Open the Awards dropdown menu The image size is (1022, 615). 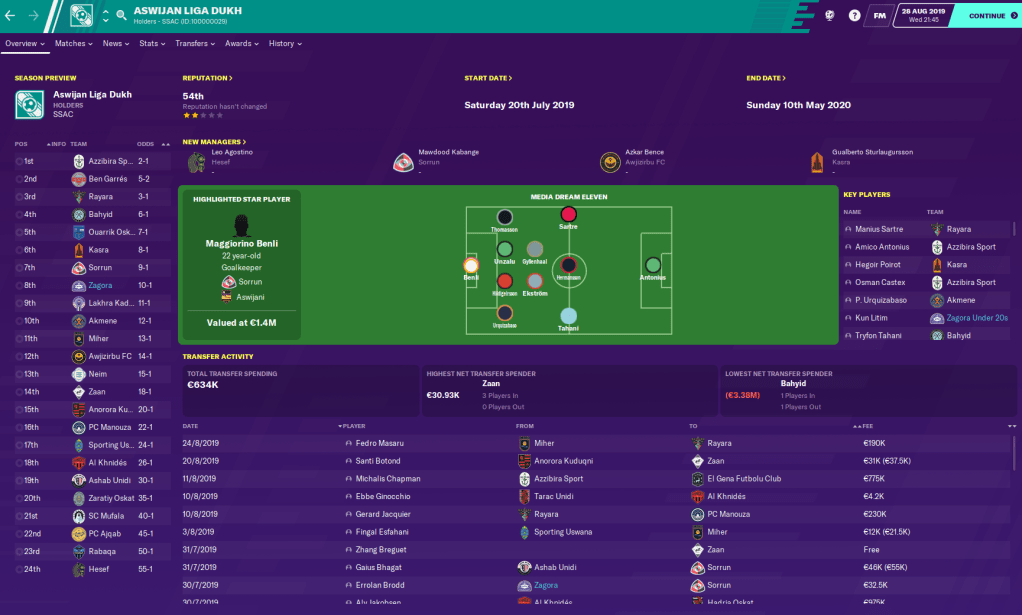point(241,44)
